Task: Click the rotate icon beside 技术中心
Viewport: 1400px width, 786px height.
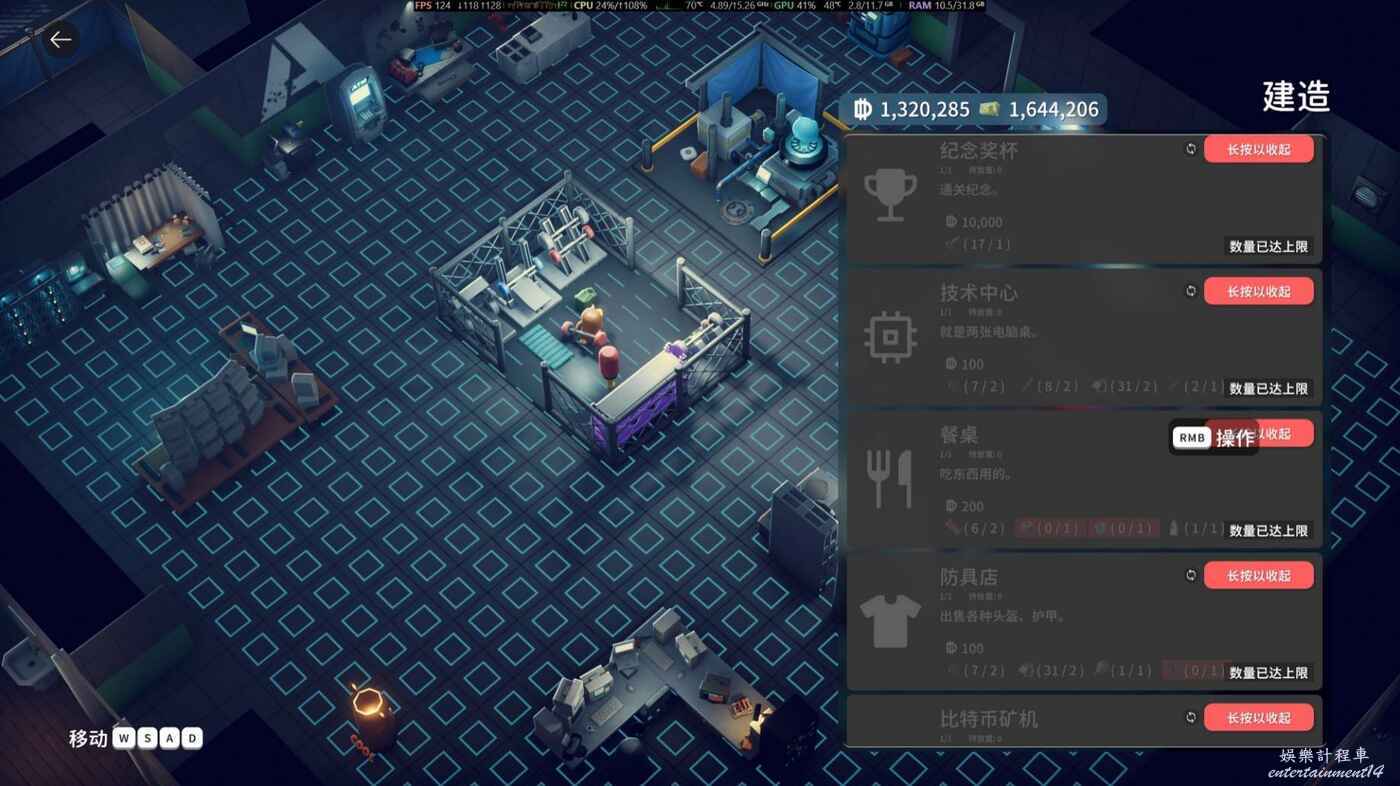Action: (x=1191, y=291)
